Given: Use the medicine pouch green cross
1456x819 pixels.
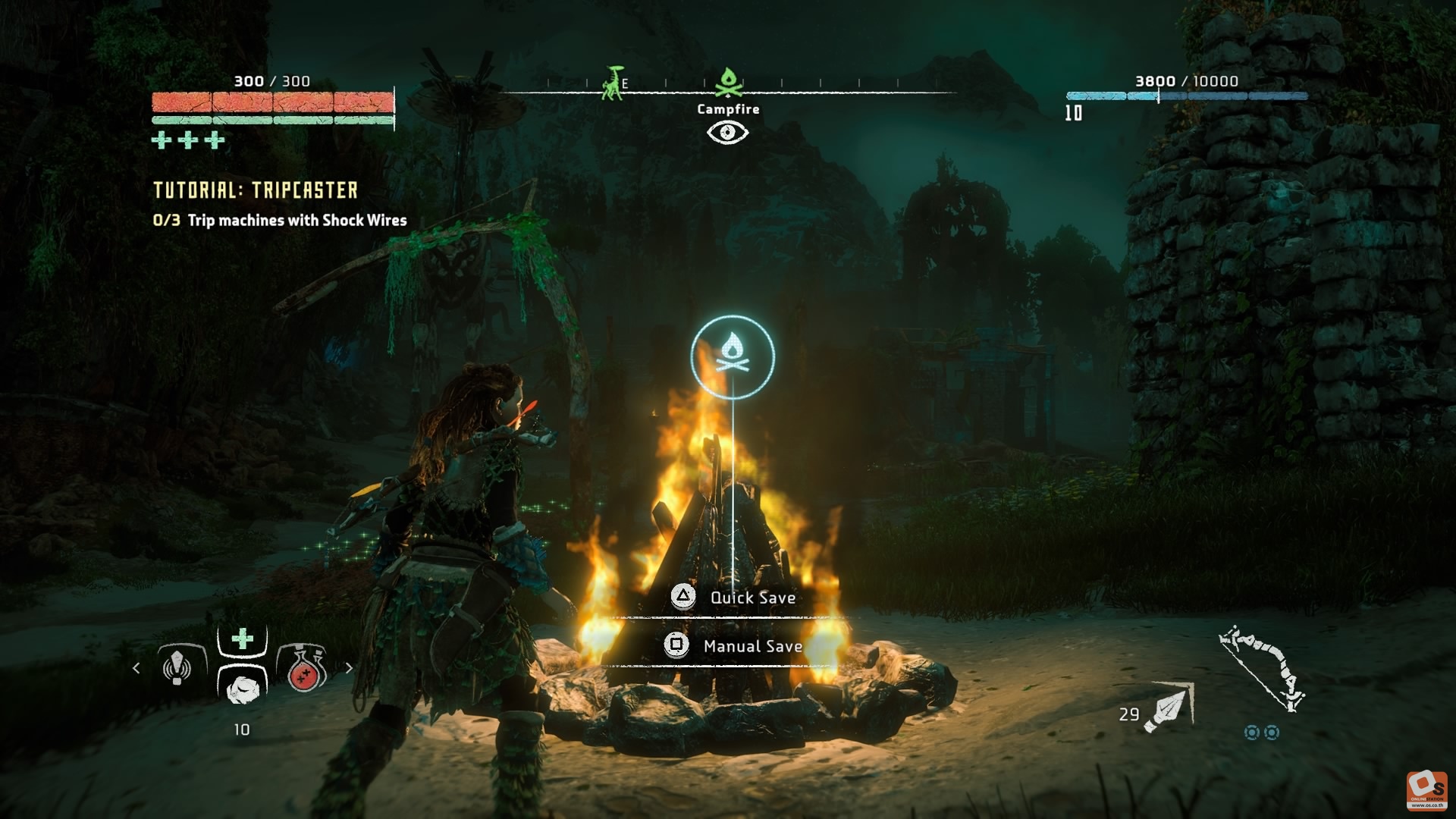Looking at the screenshot, I should (242, 639).
